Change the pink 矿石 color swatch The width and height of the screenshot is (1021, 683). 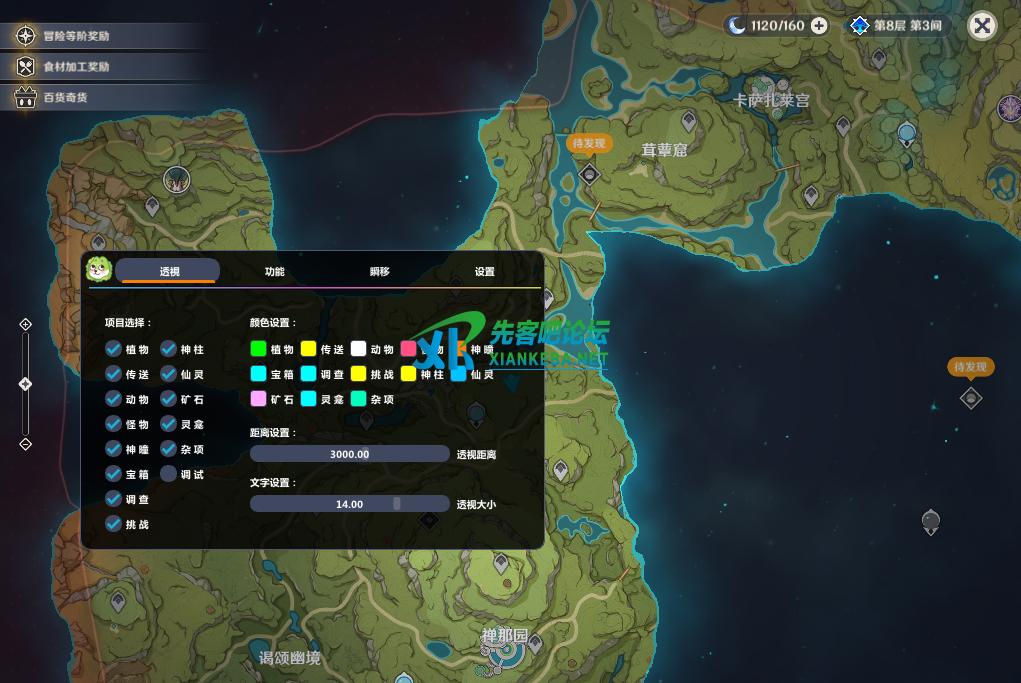[259, 399]
